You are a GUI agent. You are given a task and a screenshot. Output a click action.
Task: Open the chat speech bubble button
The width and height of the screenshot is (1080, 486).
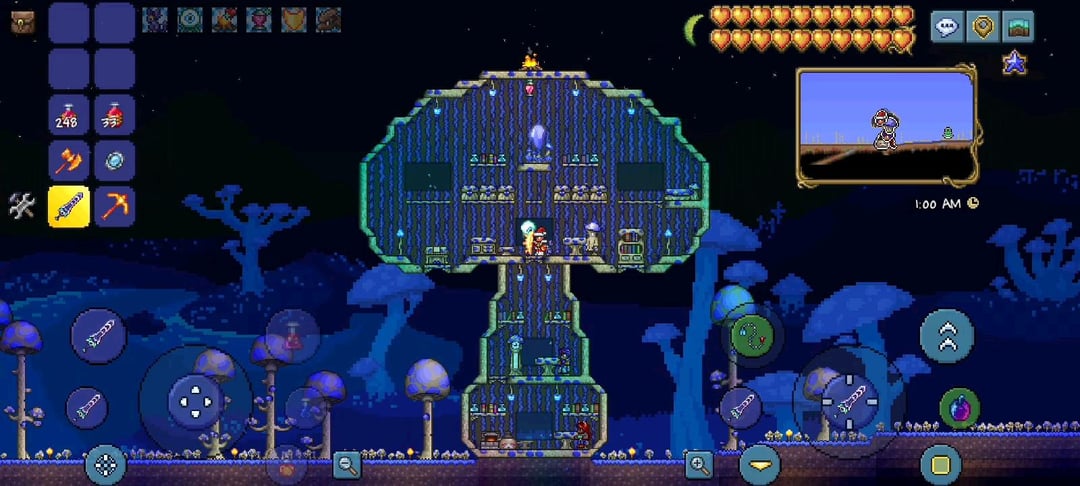coord(947,27)
